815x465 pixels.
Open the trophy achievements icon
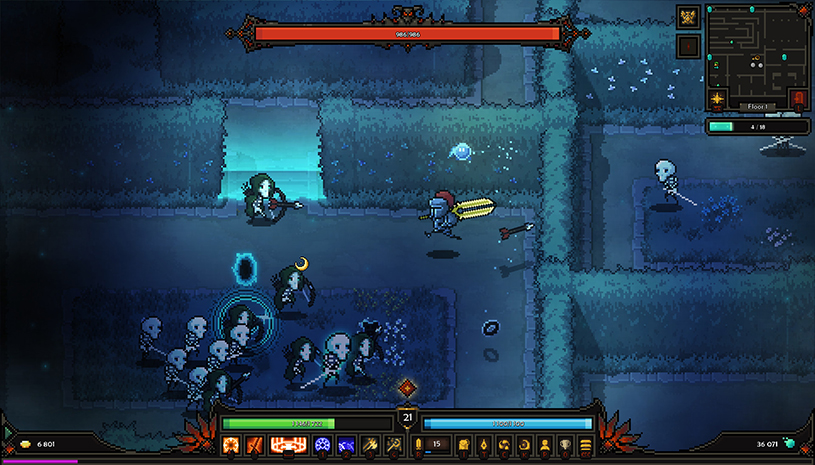tap(565, 444)
